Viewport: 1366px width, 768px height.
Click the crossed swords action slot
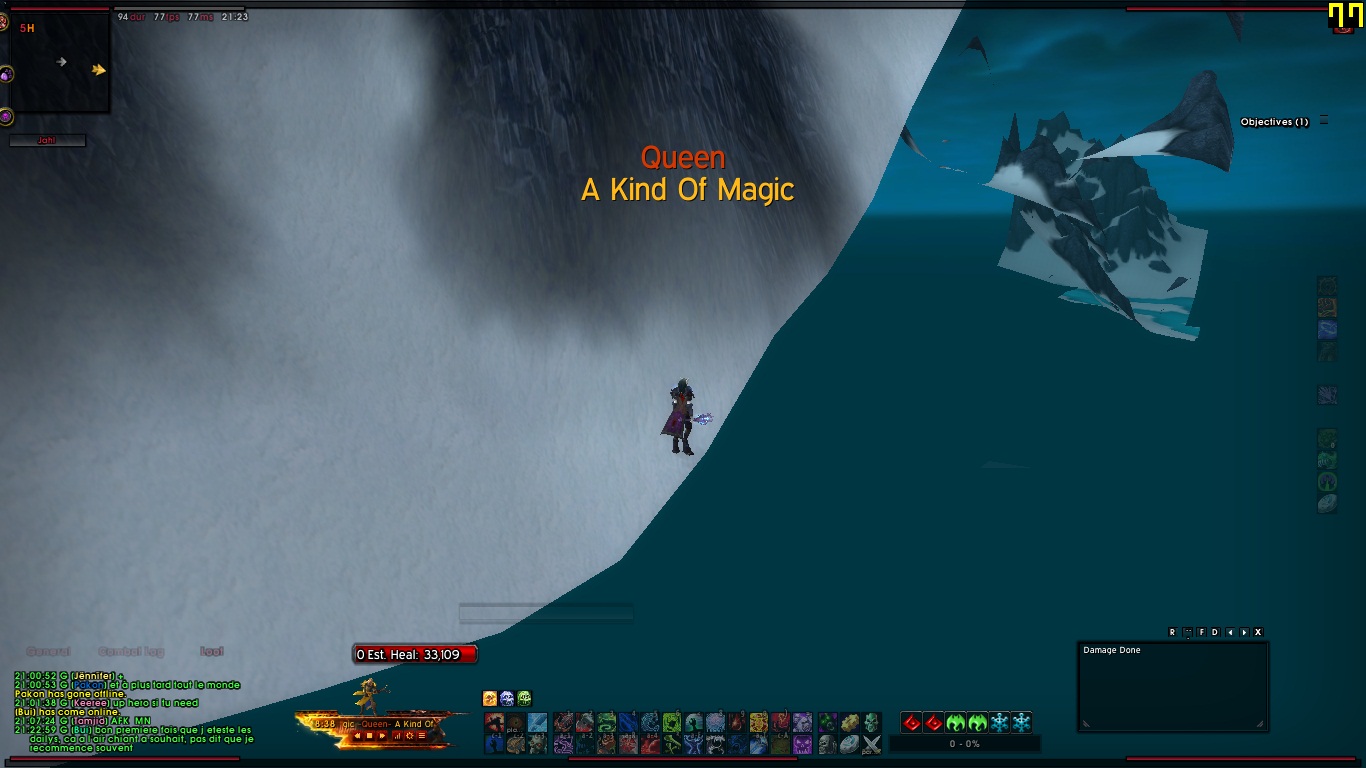pos(871,744)
